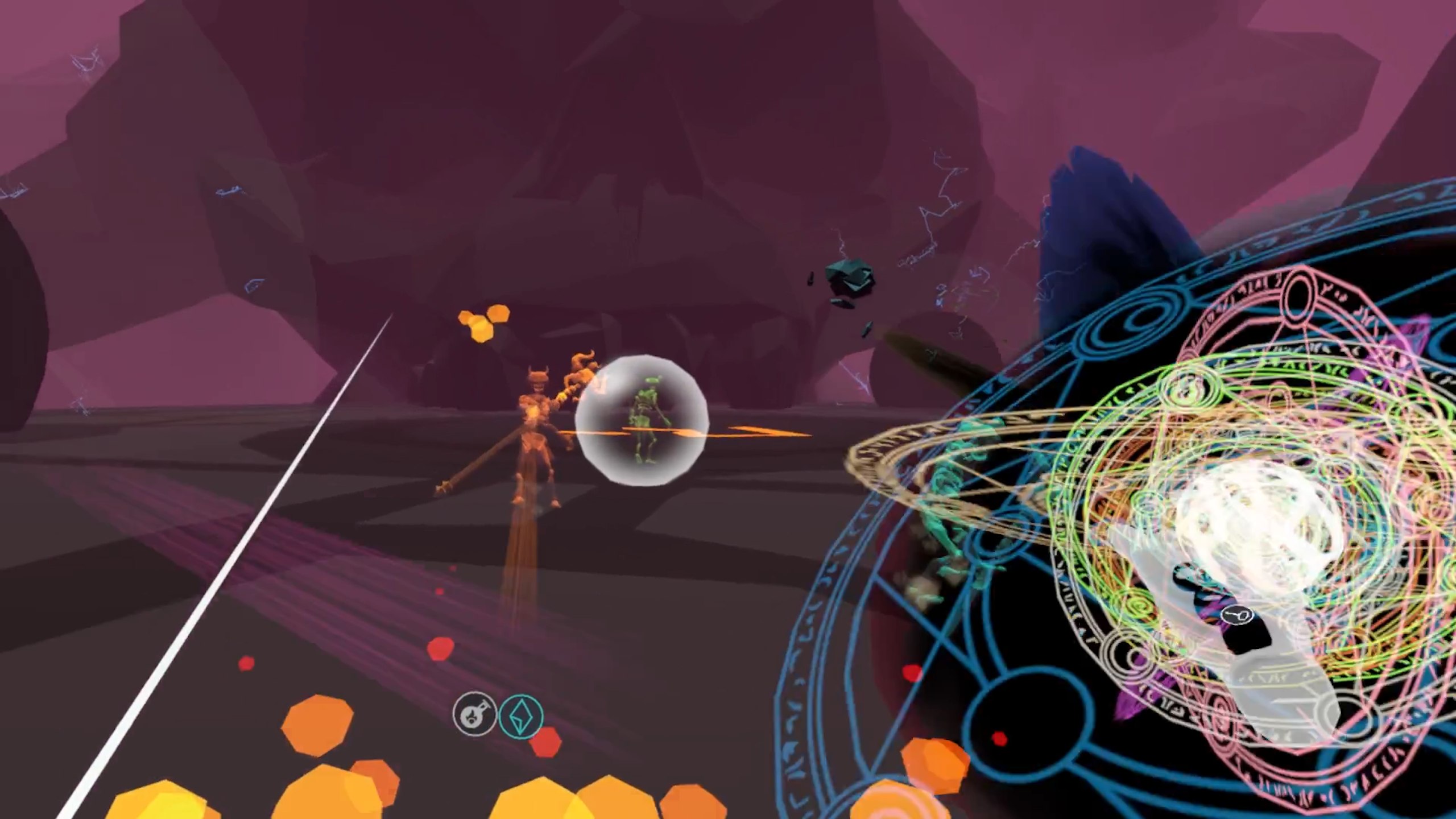Activate the teal crystal diamond icon
The image size is (1456, 819).
[x=520, y=715]
